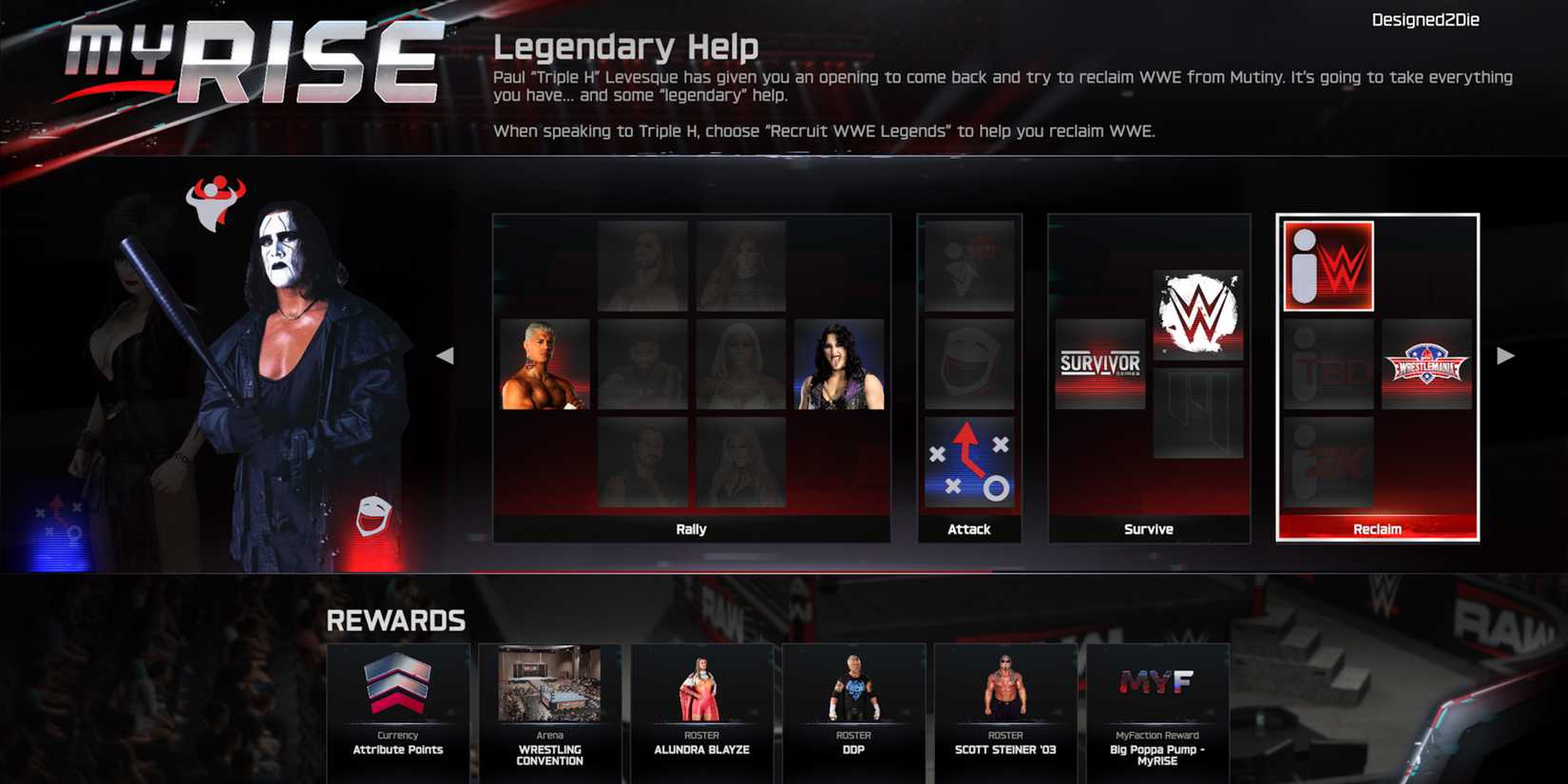The width and height of the screenshot is (1568, 784).
Task: Go back using the left navigation arrow
Action: pyautogui.click(x=446, y=354)
